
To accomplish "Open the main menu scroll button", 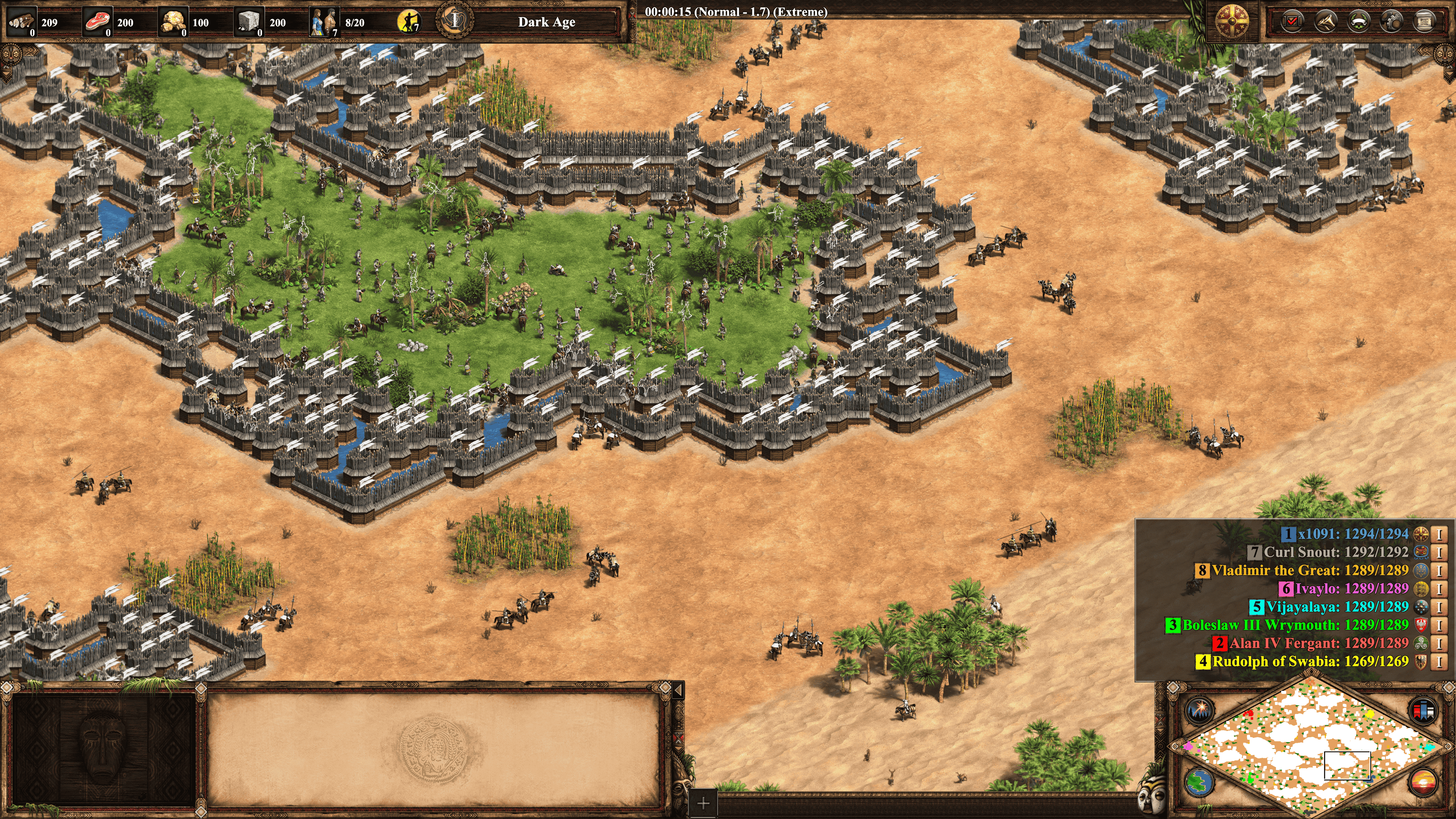I will 1425,22.
